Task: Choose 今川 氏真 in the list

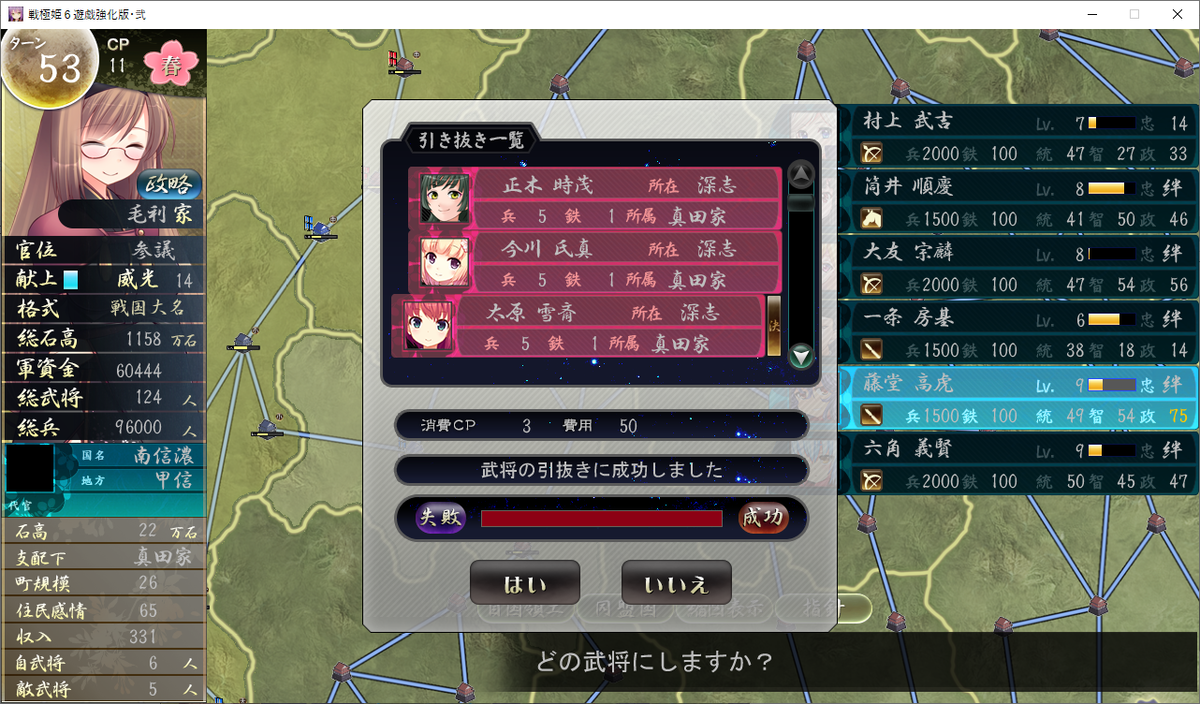Action: click(595, 262)
